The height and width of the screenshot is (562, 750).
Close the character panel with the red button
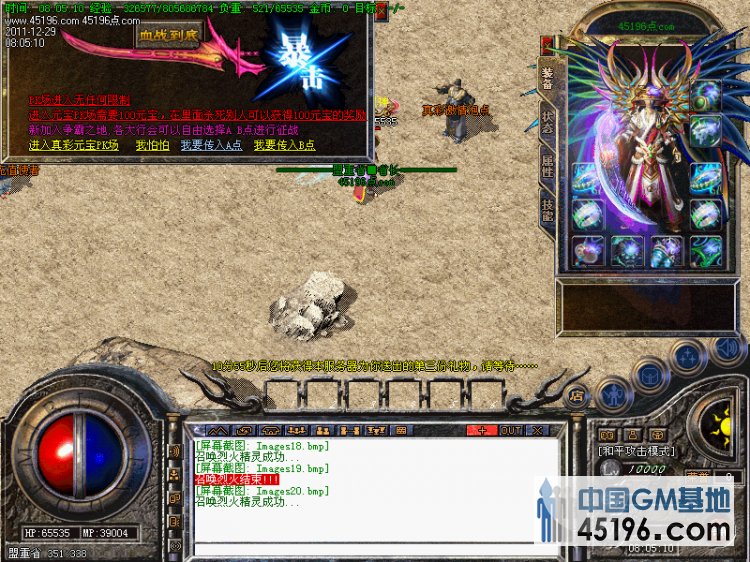click(546, 45)
